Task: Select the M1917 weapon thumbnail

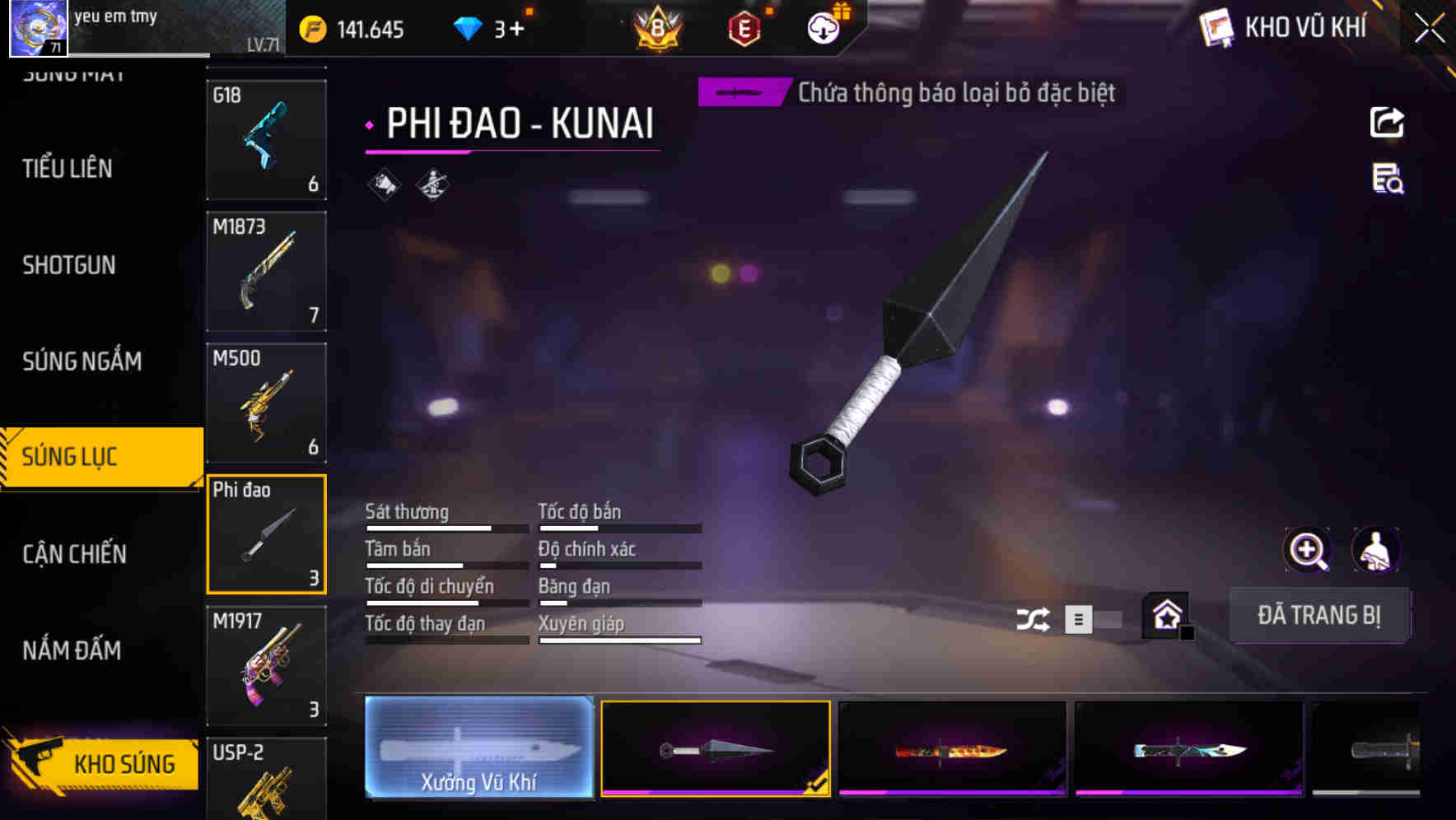Action: (x=265, y=665)
